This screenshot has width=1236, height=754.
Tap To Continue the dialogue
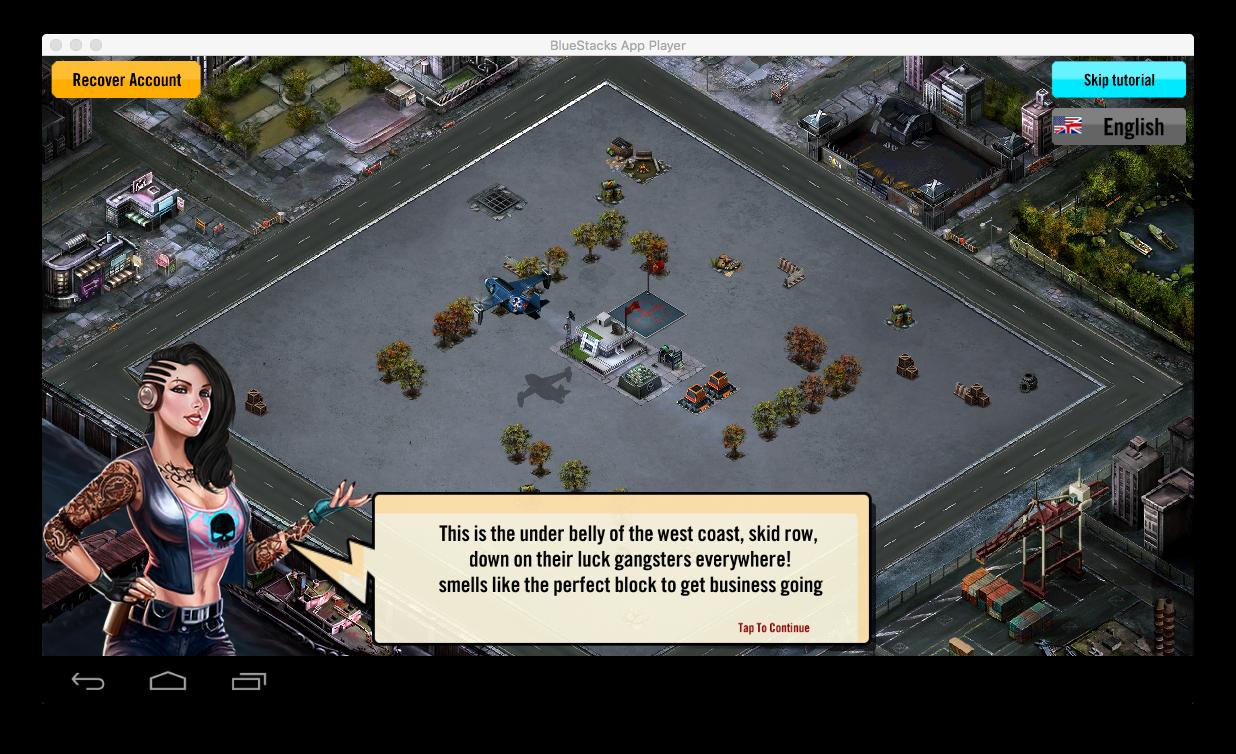point(773,628)
